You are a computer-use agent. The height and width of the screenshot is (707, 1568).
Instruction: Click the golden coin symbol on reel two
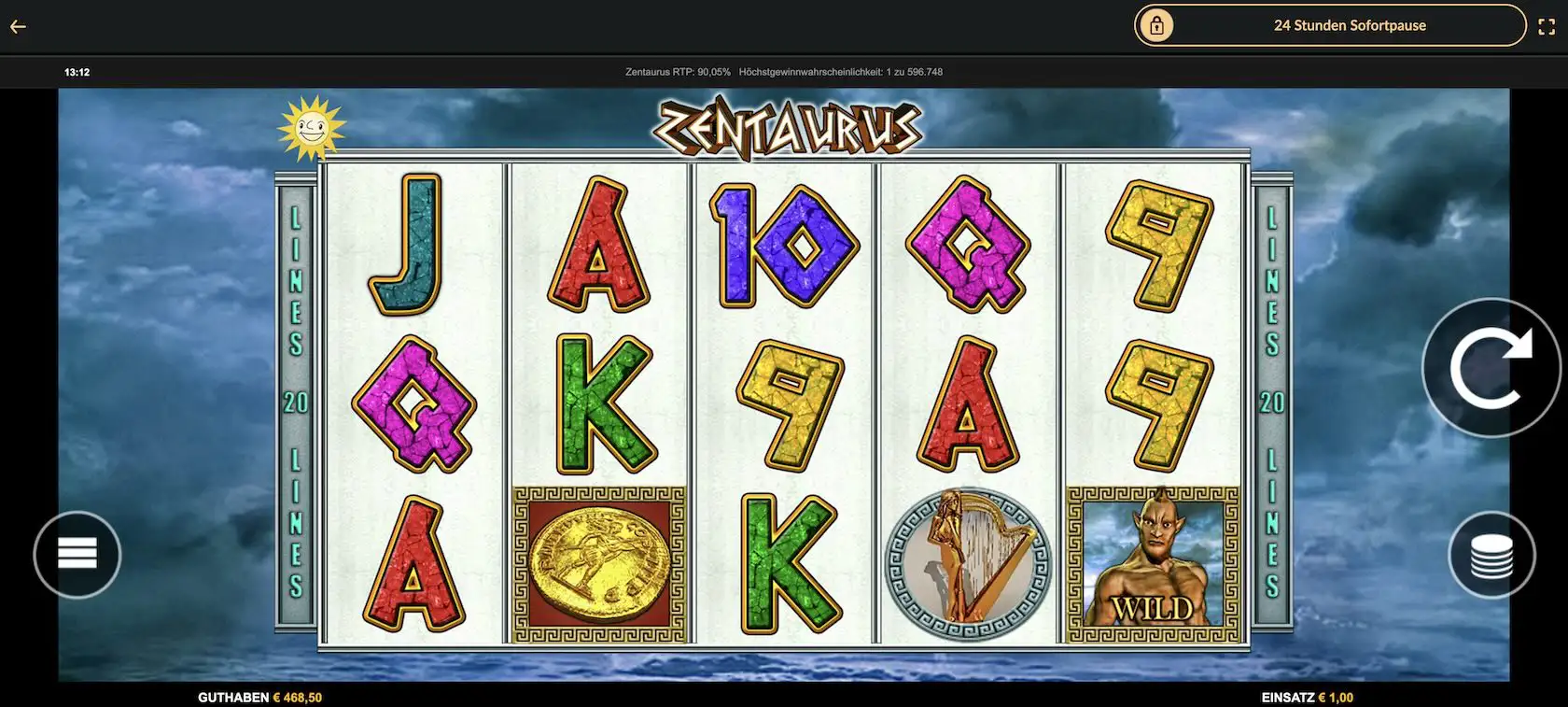click(x=600, y=562)
